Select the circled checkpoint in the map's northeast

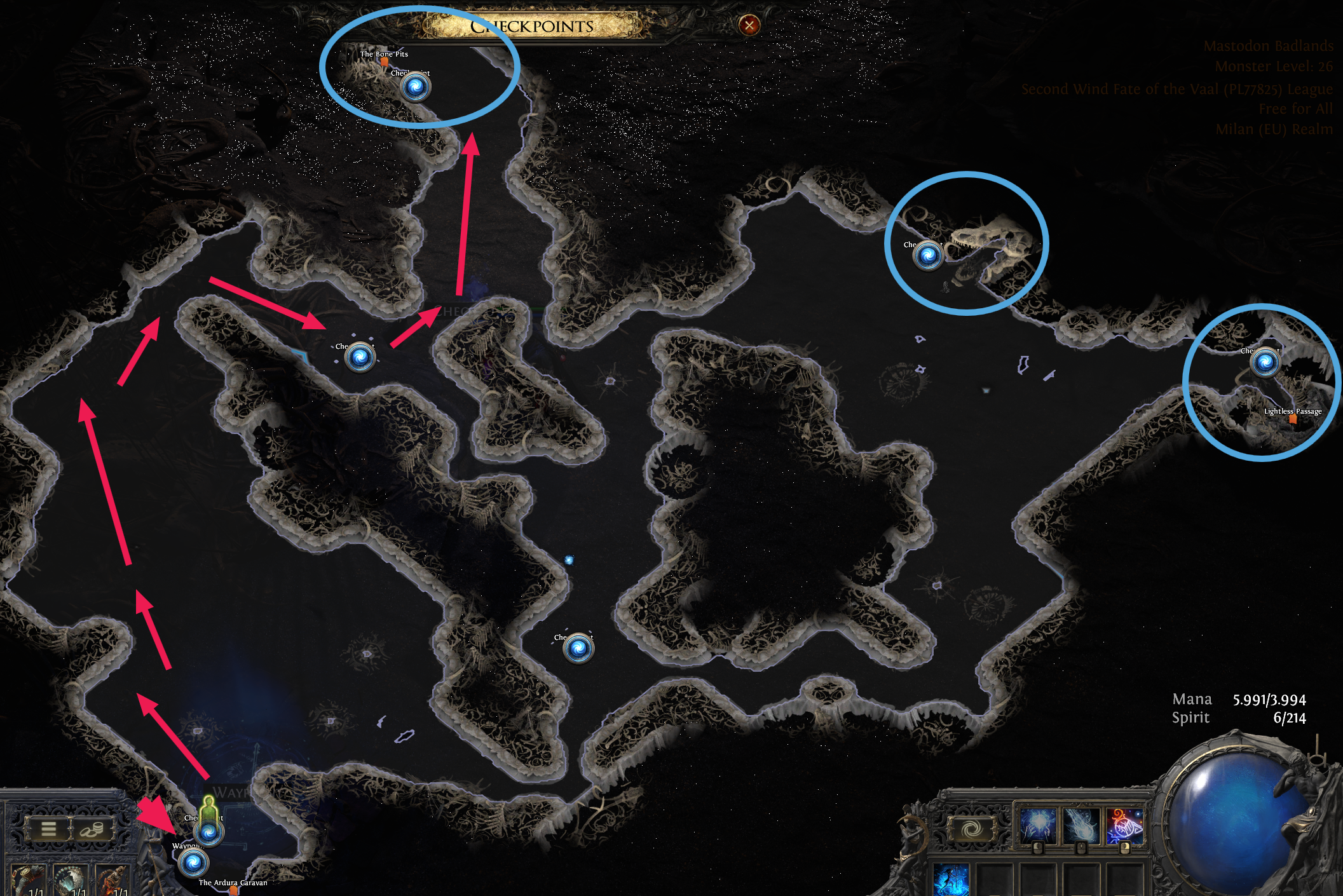pyautogui.click(x=929, y=256)
